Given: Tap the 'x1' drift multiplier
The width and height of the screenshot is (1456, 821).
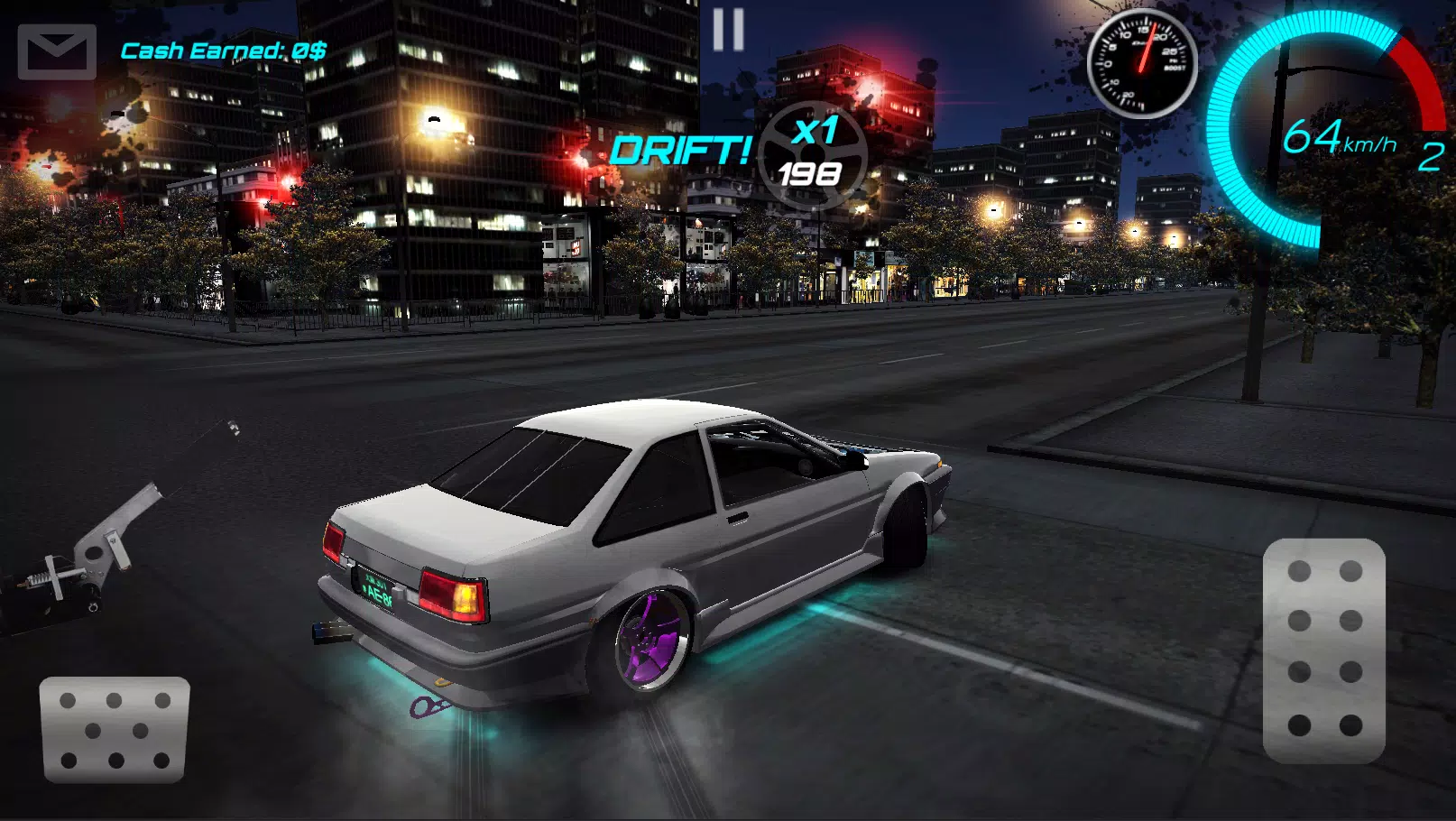Looking at the screenshot, I should click(x=813, y=132).
